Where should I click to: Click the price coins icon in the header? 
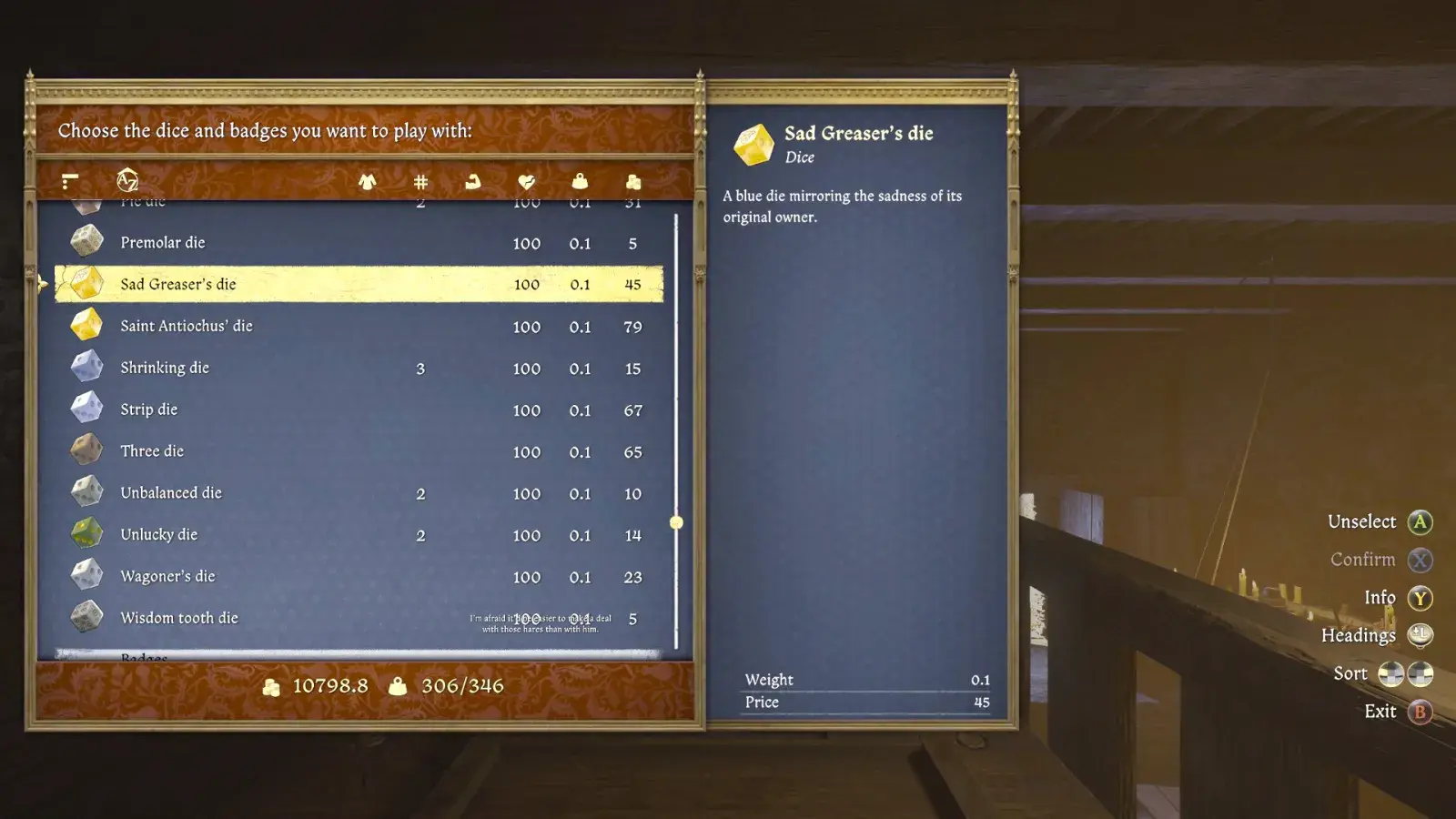click(x=633, y=180)
